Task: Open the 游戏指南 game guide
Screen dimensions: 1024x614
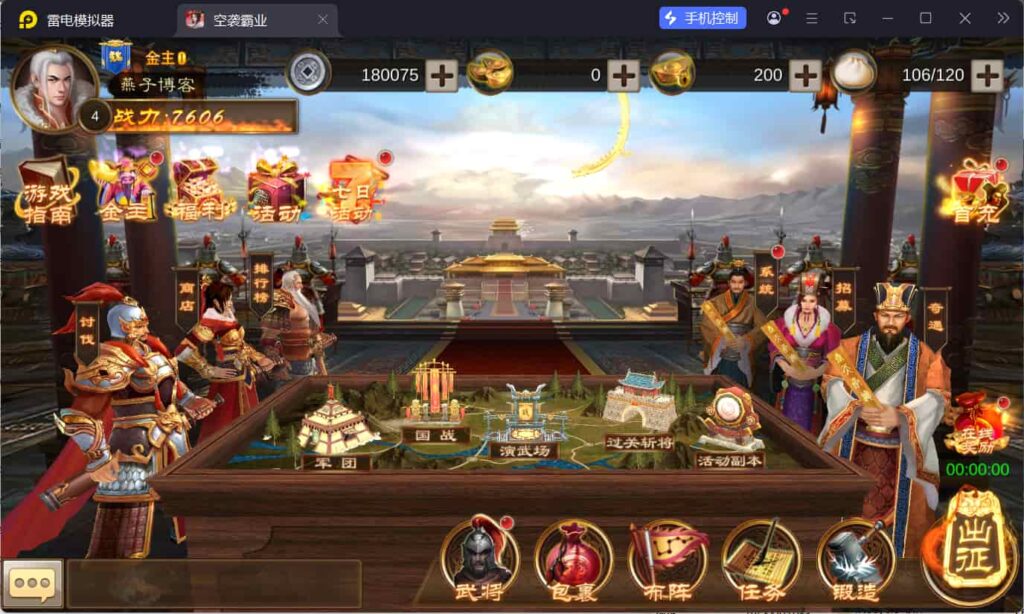Action: point(49,191)
